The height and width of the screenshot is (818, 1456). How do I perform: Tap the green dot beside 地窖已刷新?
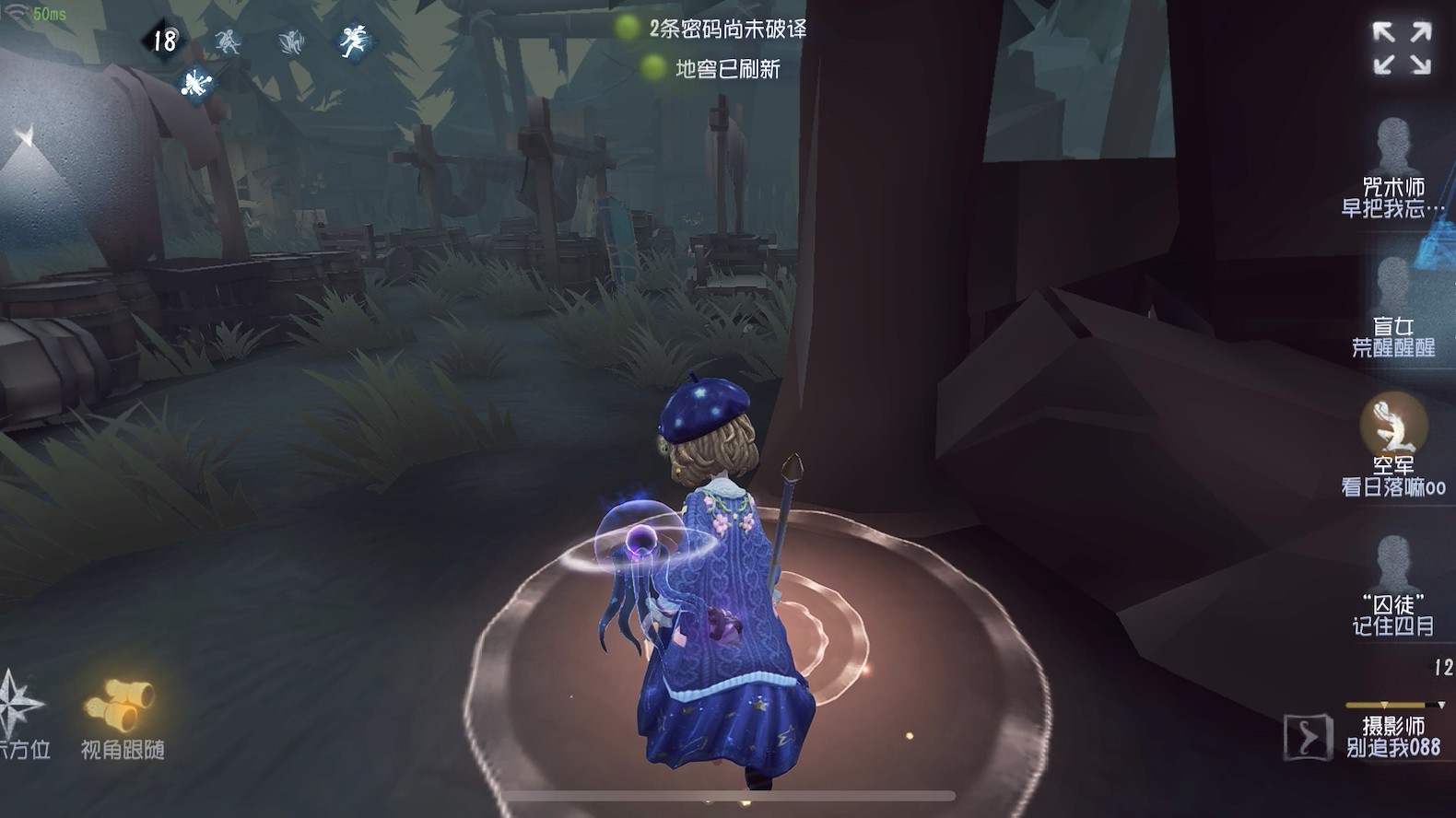(652, 68)
